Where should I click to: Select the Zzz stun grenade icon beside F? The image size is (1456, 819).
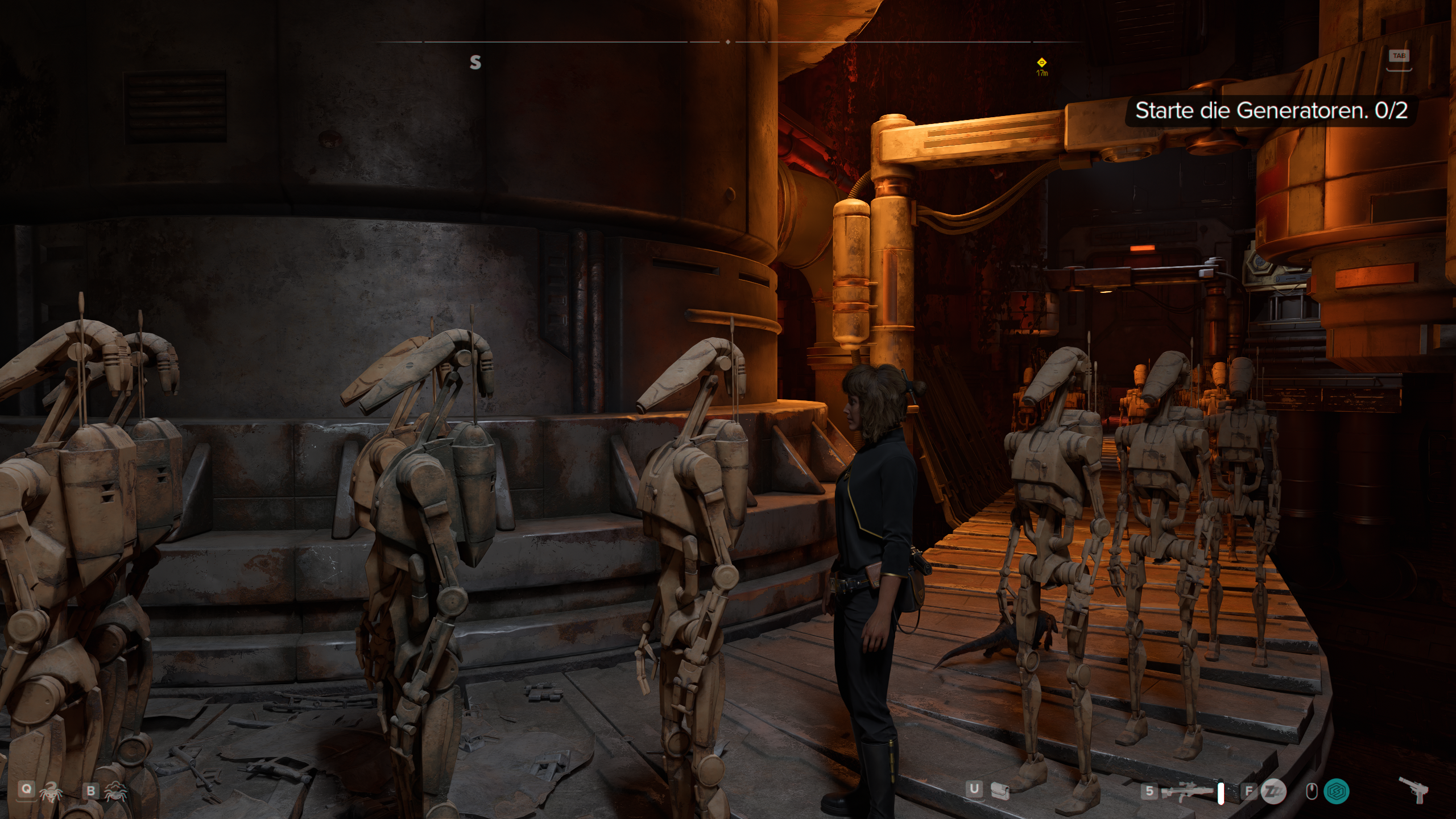[x=1272, y=791]
